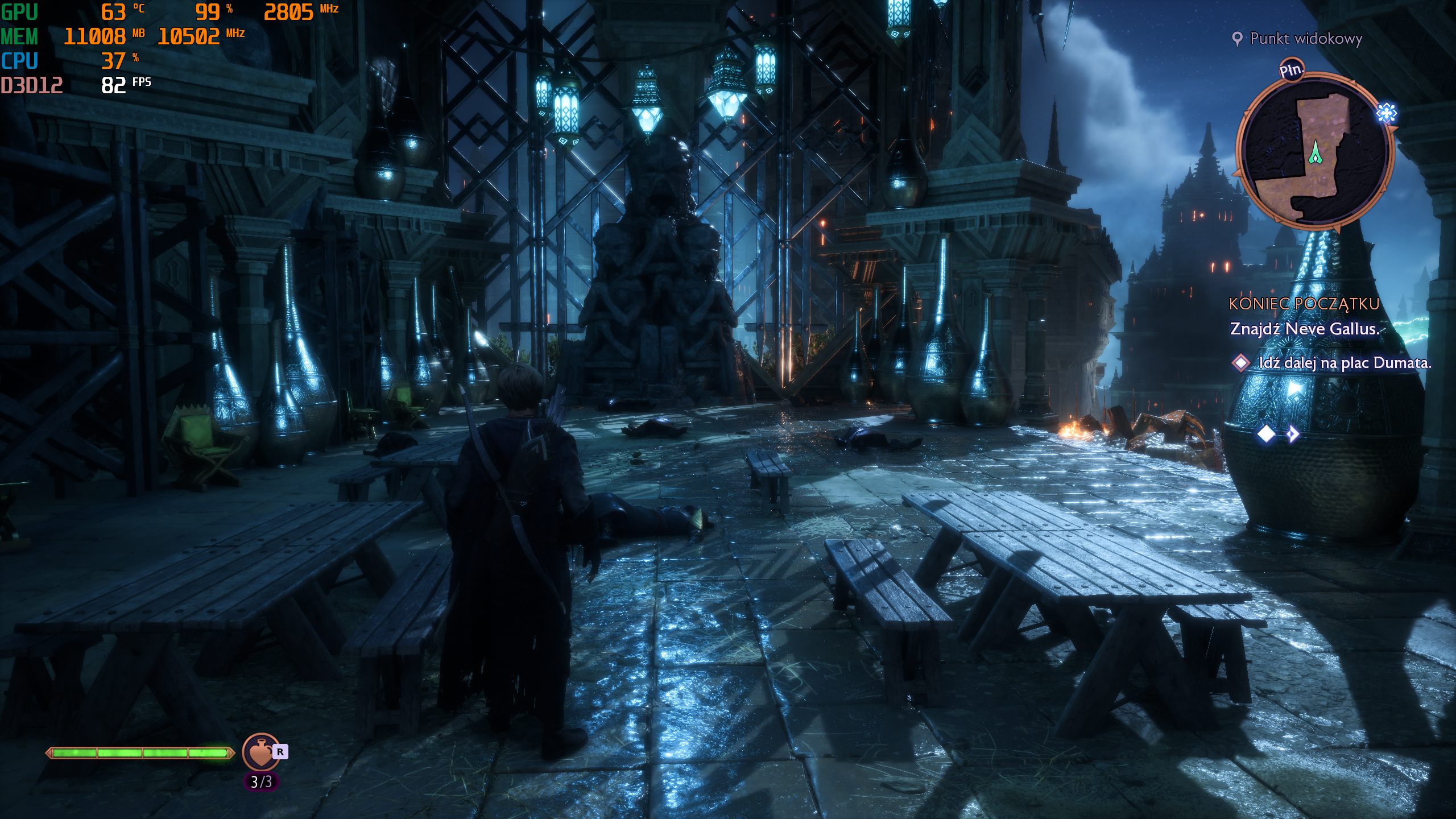This screenshot has width=1456, height=819.
Task: Click the north 'Płn.' compass marker
Action: (x=1291, y=71)
